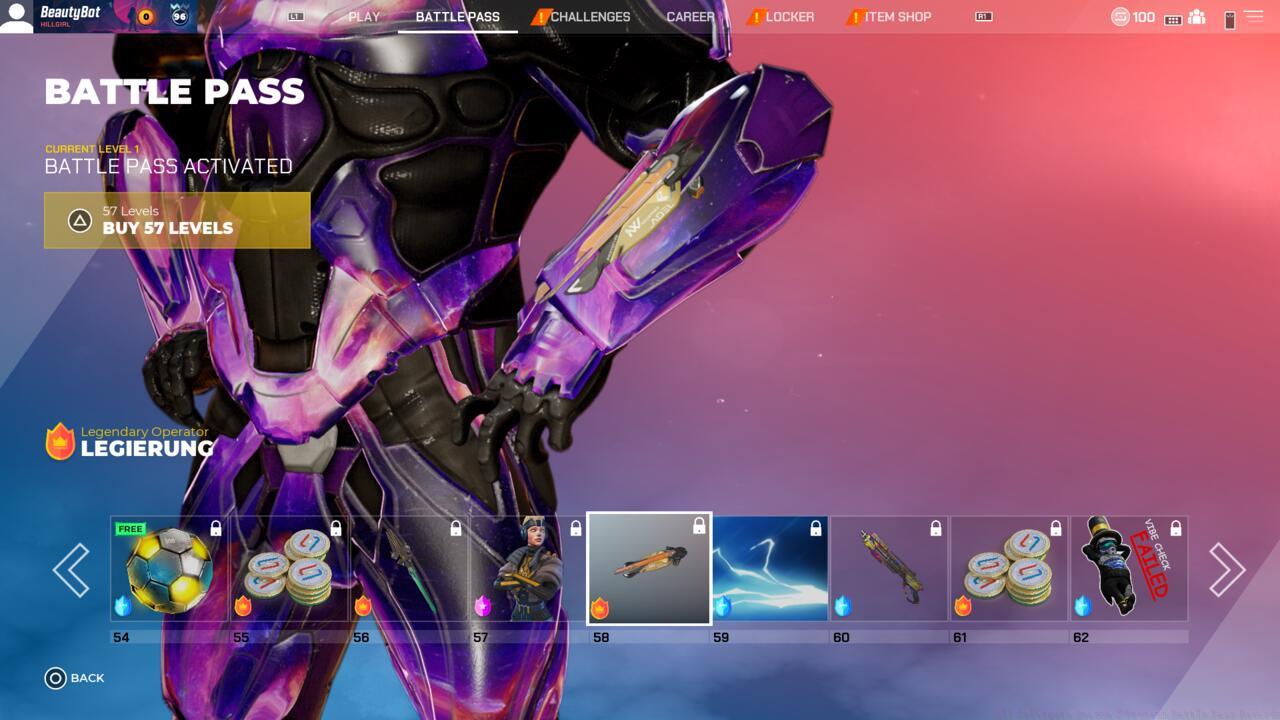Open the BeautyBot player profile card
Viewport: 1280px width, 720px height.
point(98,17)
